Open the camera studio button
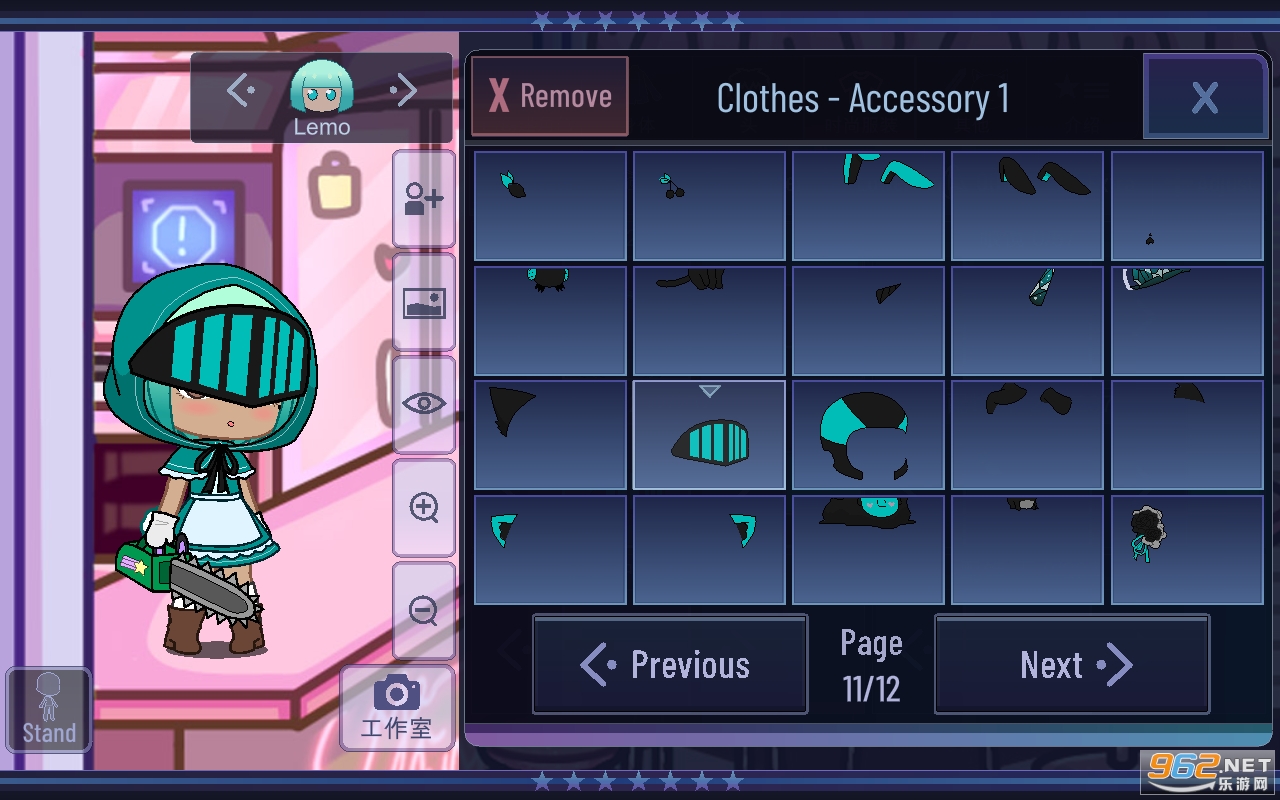Screen dimensions: 1280x800 397,708
